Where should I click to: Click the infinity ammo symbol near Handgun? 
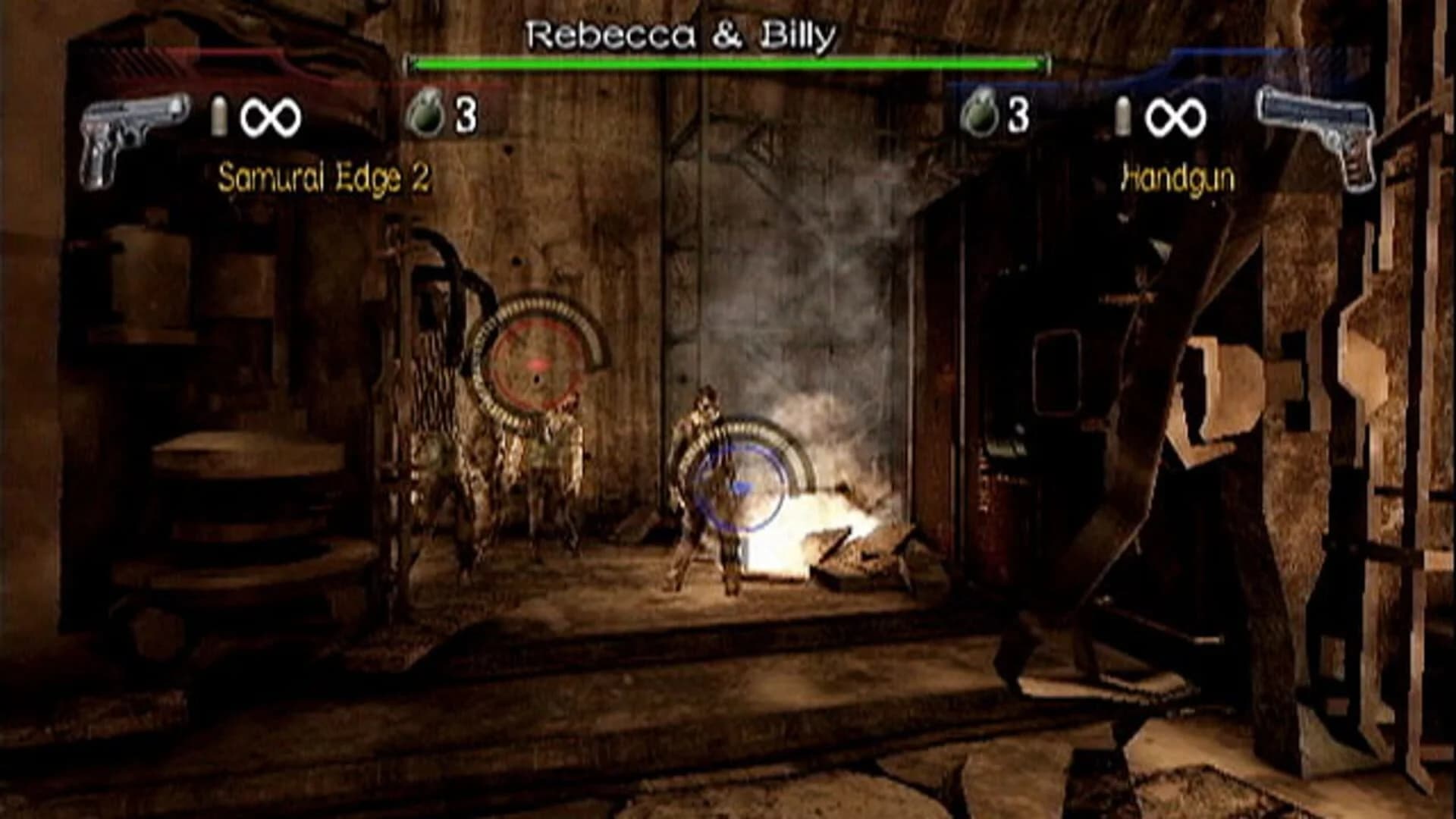pyautogui.click(x=1179, y=115)
